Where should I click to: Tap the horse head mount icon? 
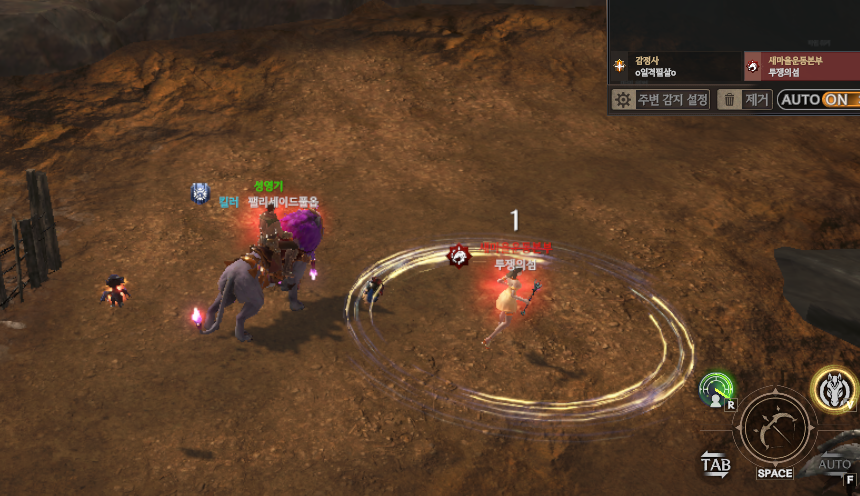833,389
